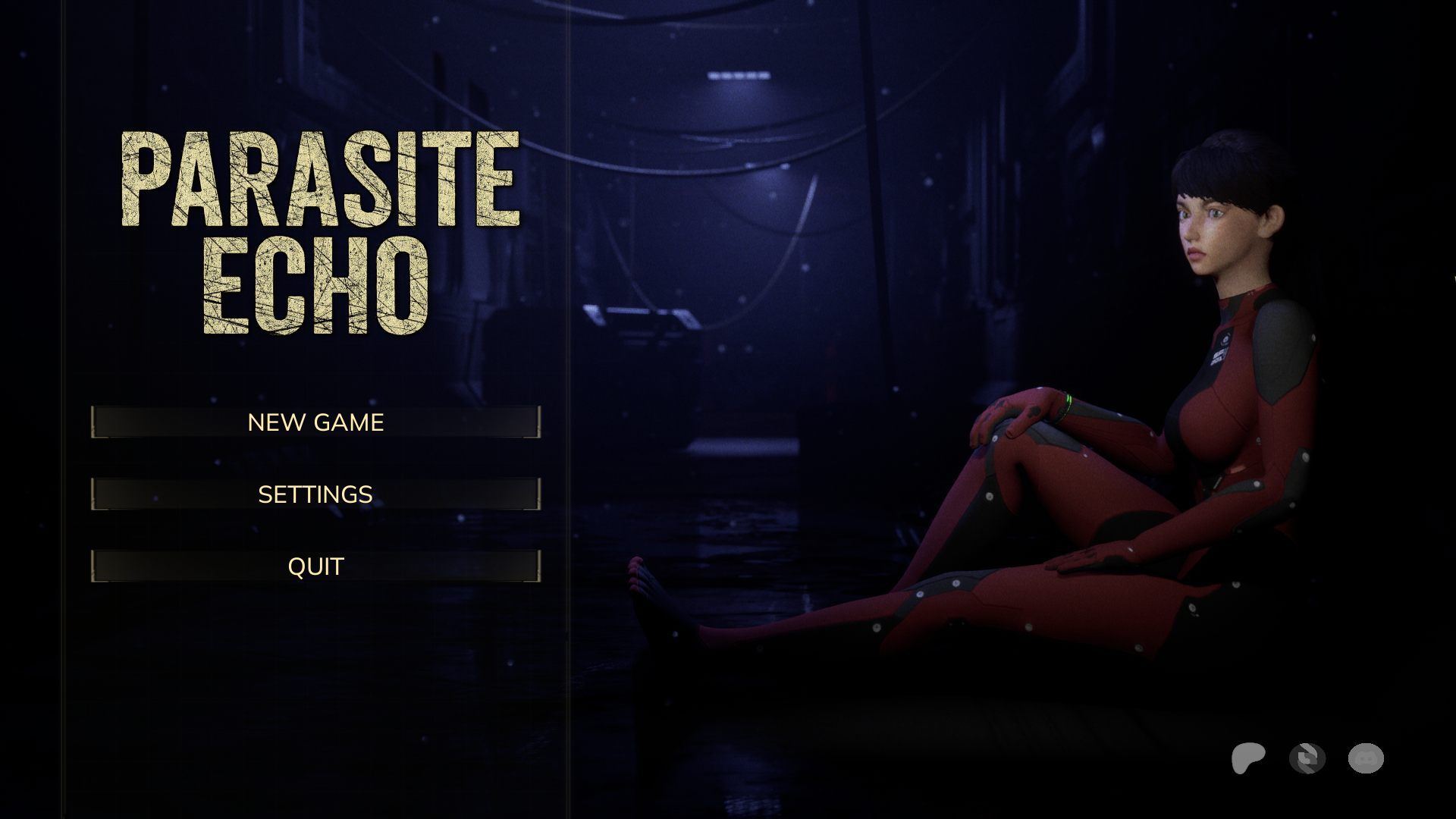Click the striped circular SubscribeStar icon
Image resolution: width=1456 pixels, height=819 pixels.
tap(1307, 758)
